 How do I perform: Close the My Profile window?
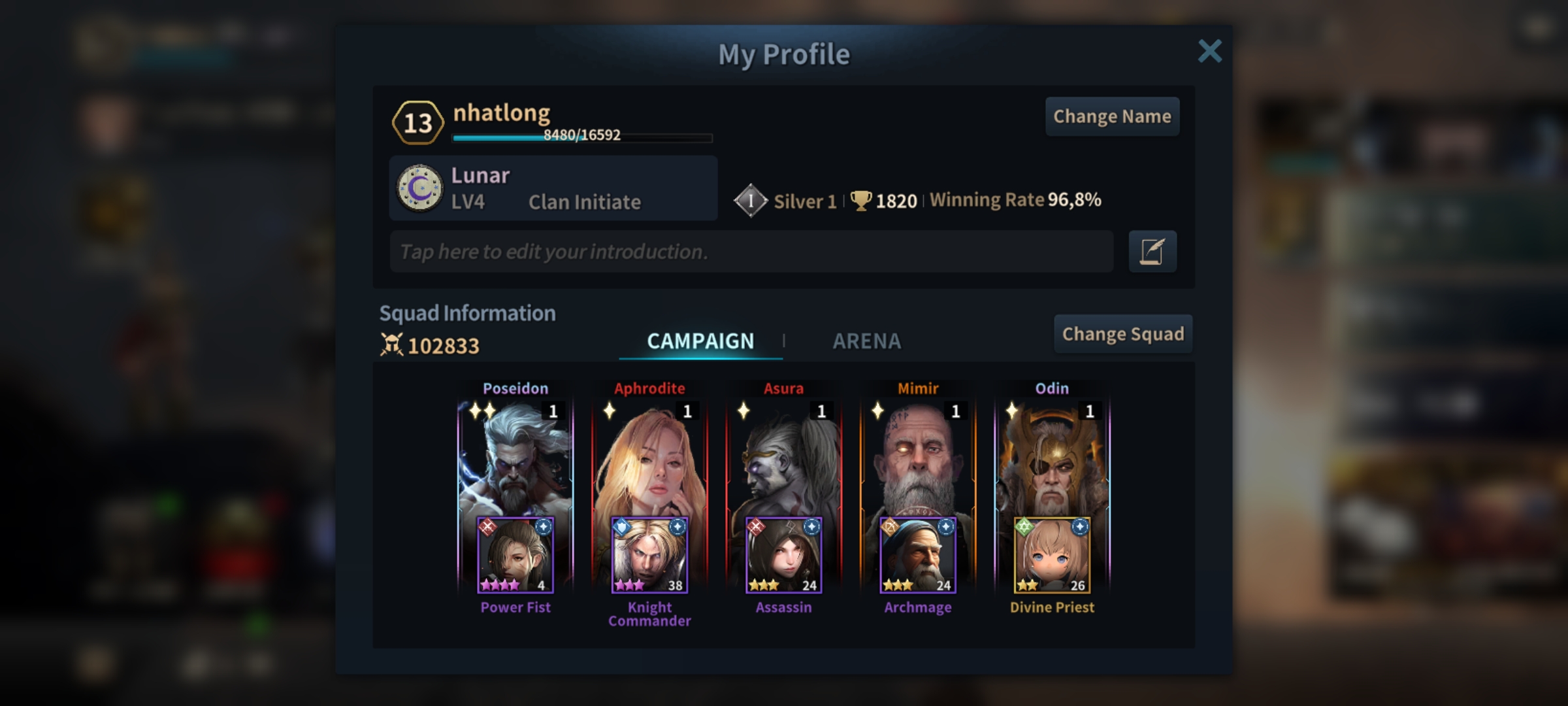1209,51
